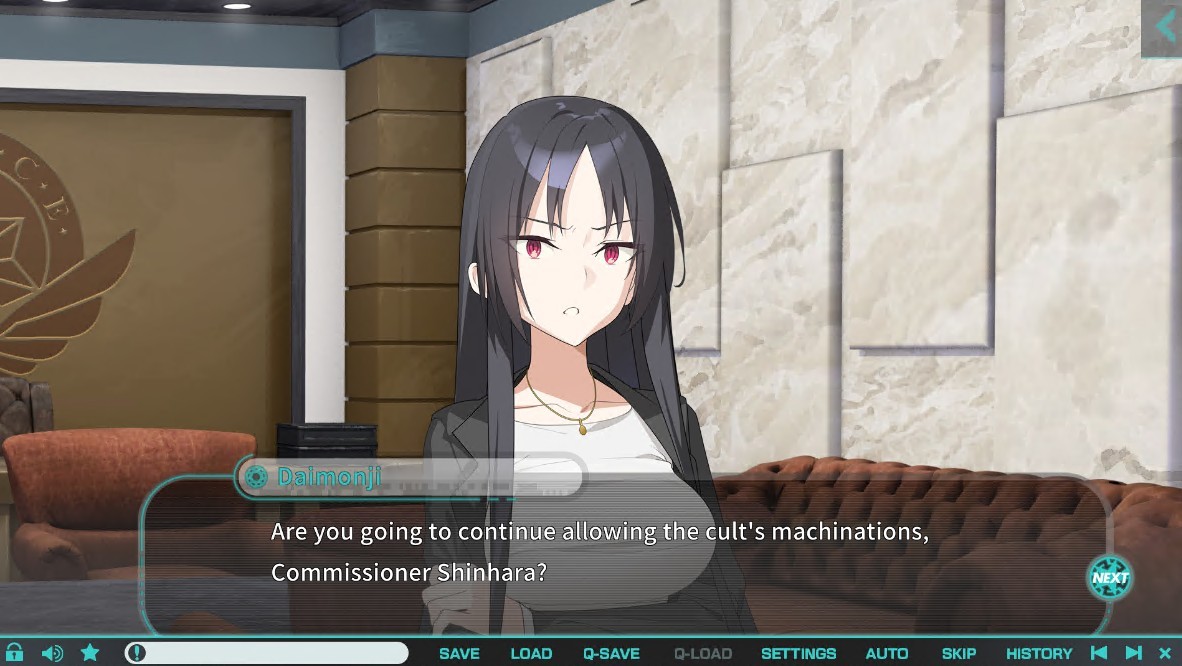Jump back with the previous-scene arrow
This screenshot has height=666, width=1182.
(x=1099, y=653)
